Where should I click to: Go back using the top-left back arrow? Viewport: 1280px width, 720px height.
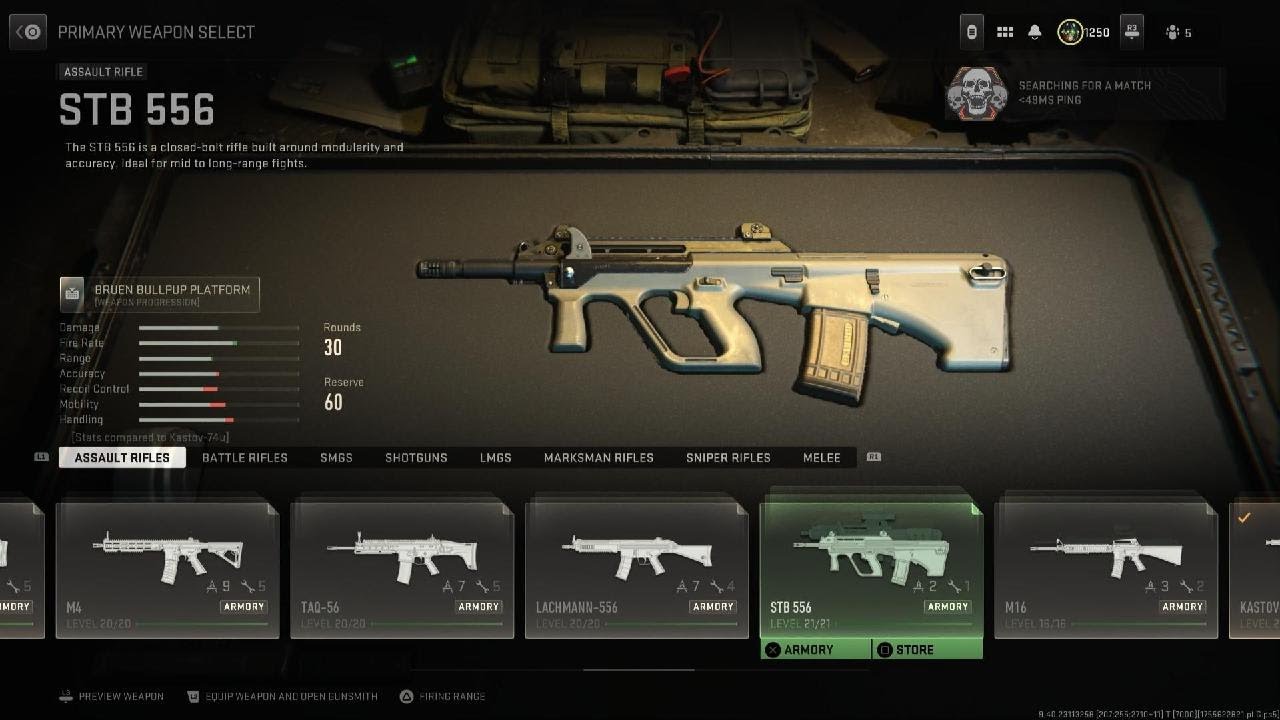click(29, 32)
